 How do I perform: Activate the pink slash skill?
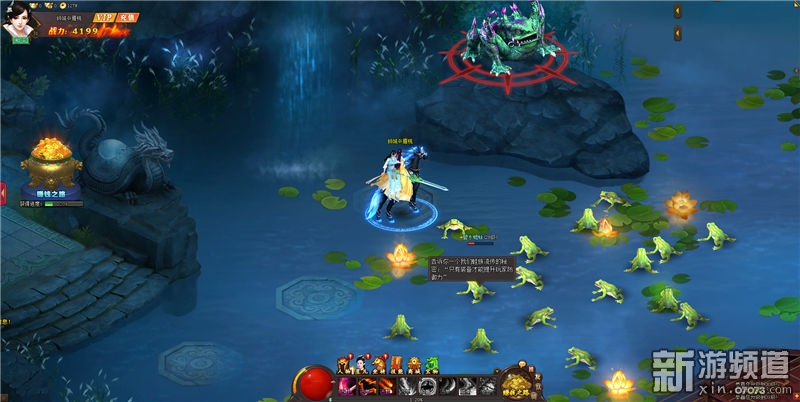(x=346, y=386)
